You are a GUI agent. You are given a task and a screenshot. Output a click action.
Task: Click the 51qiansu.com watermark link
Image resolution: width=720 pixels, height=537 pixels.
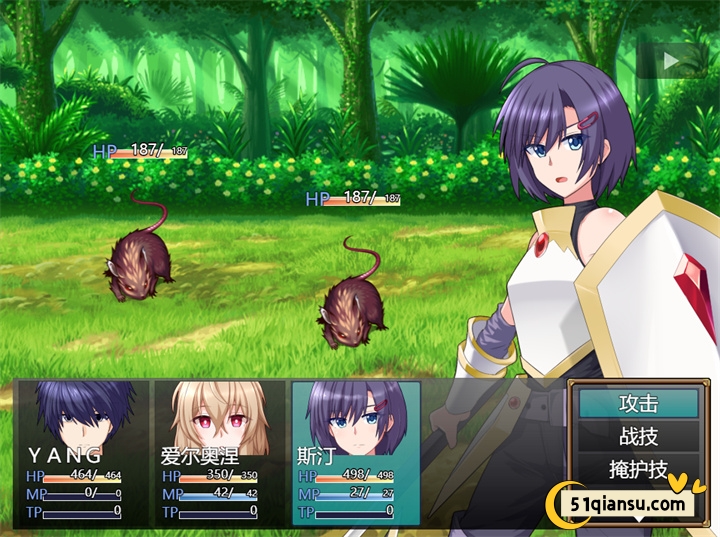click(628, 503)
